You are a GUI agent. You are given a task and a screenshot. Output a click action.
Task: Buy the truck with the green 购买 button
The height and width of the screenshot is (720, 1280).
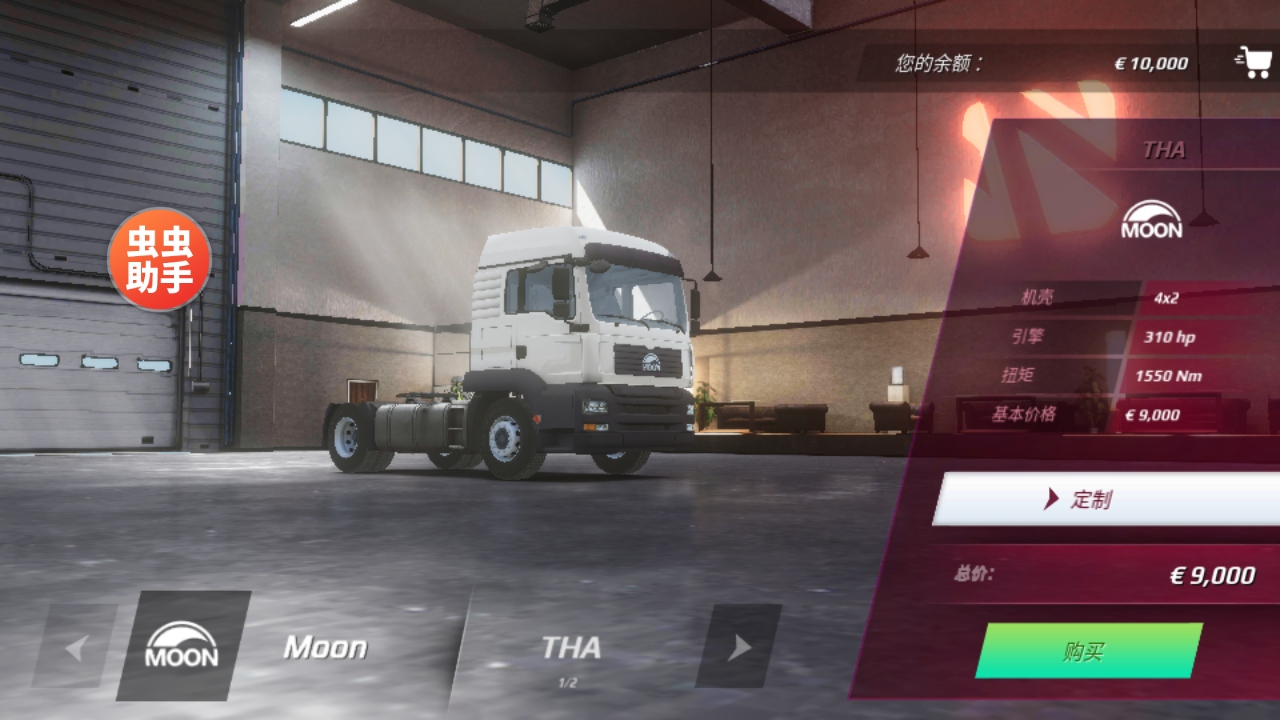pyautogui.click(x=1088, y=651)
